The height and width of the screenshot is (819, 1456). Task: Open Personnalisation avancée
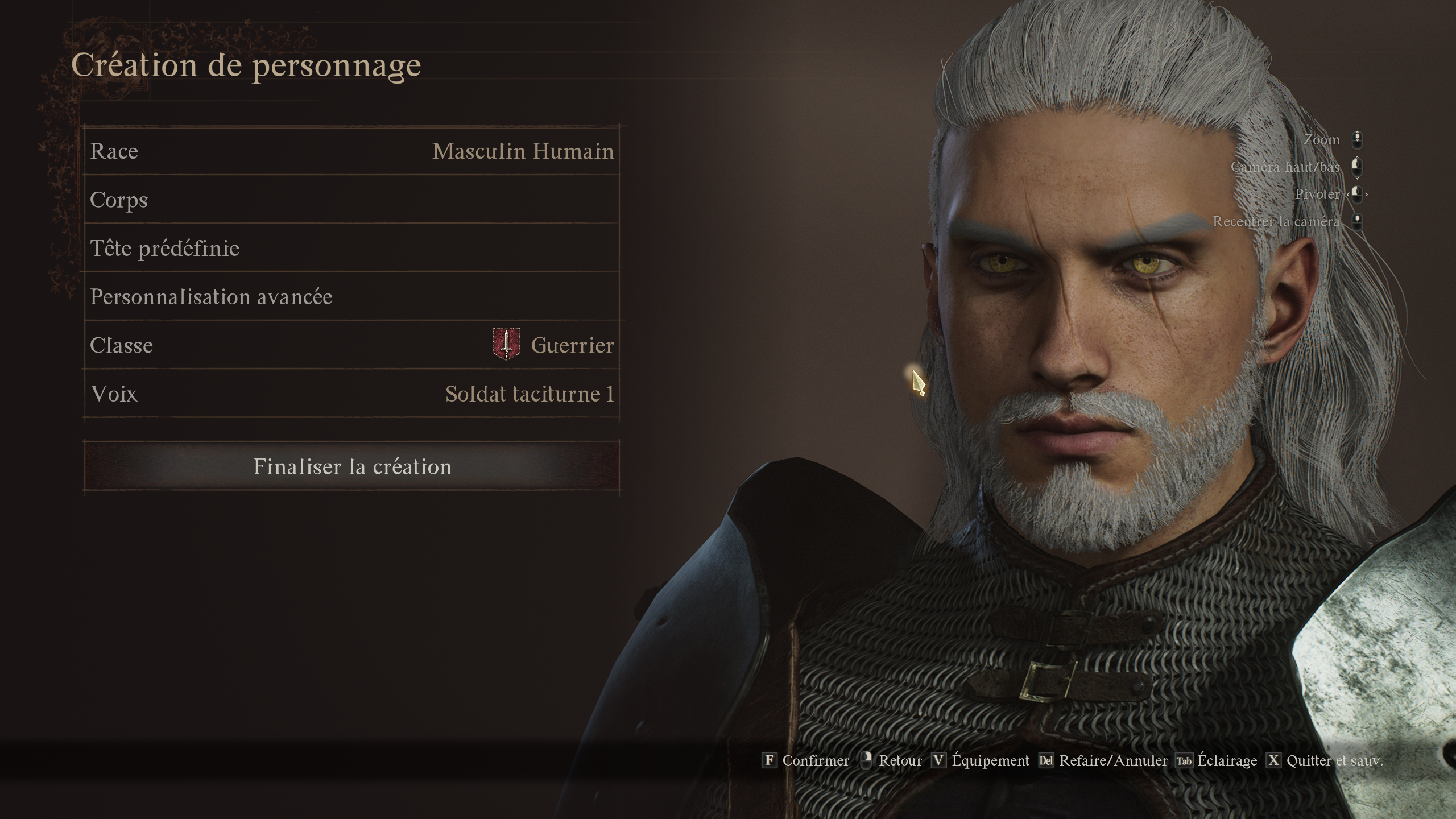click(x=353, y=296)
